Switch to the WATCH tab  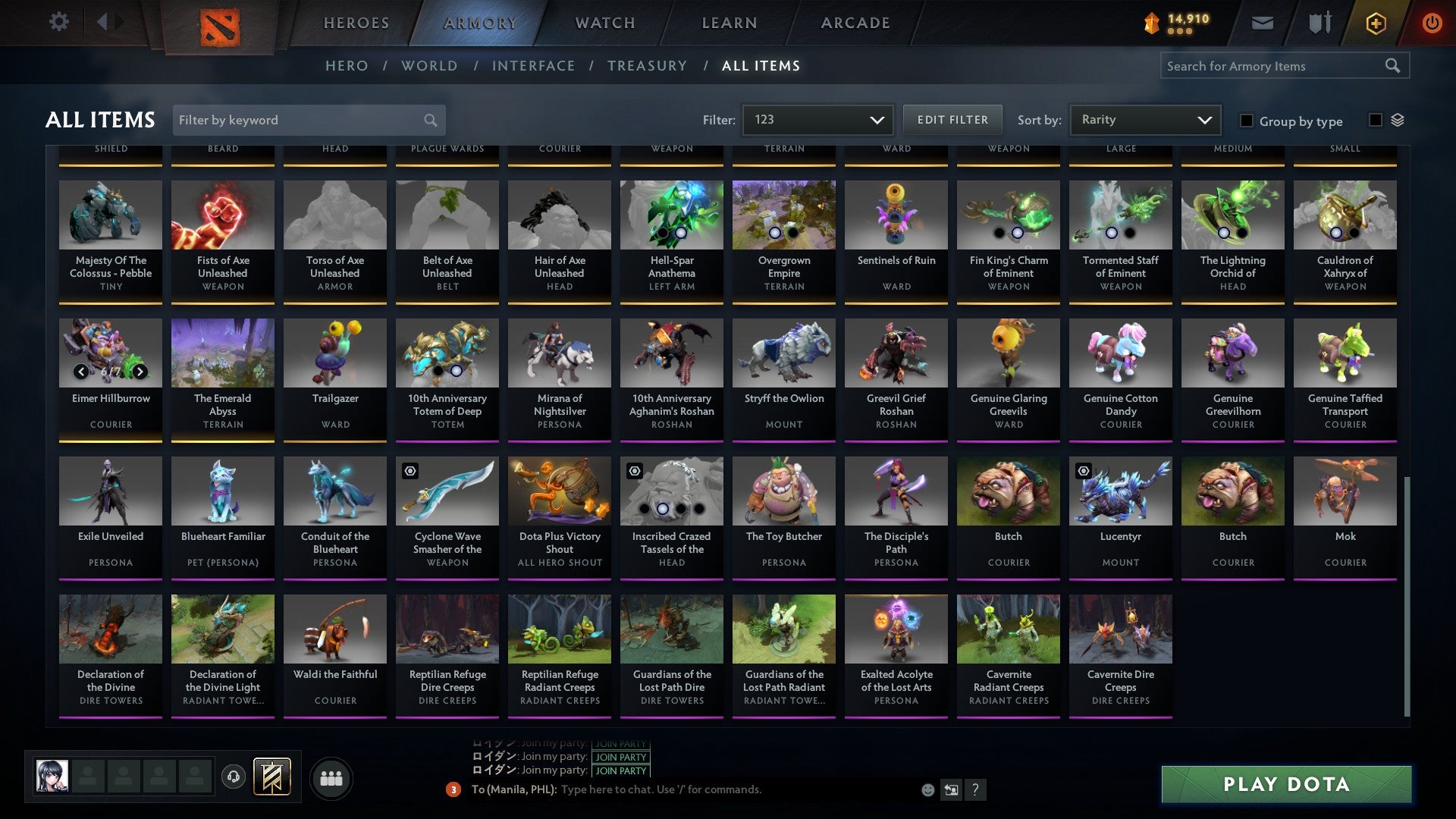(x=604, y=23)
